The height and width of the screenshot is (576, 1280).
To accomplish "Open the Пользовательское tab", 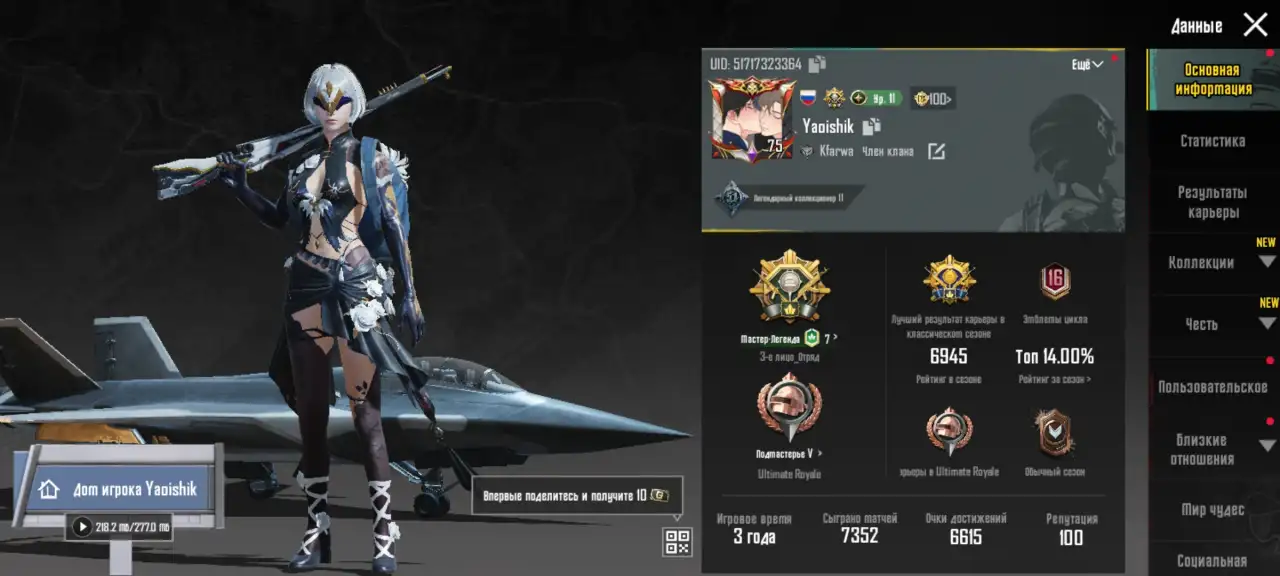I will click(x=1212, y=386).
